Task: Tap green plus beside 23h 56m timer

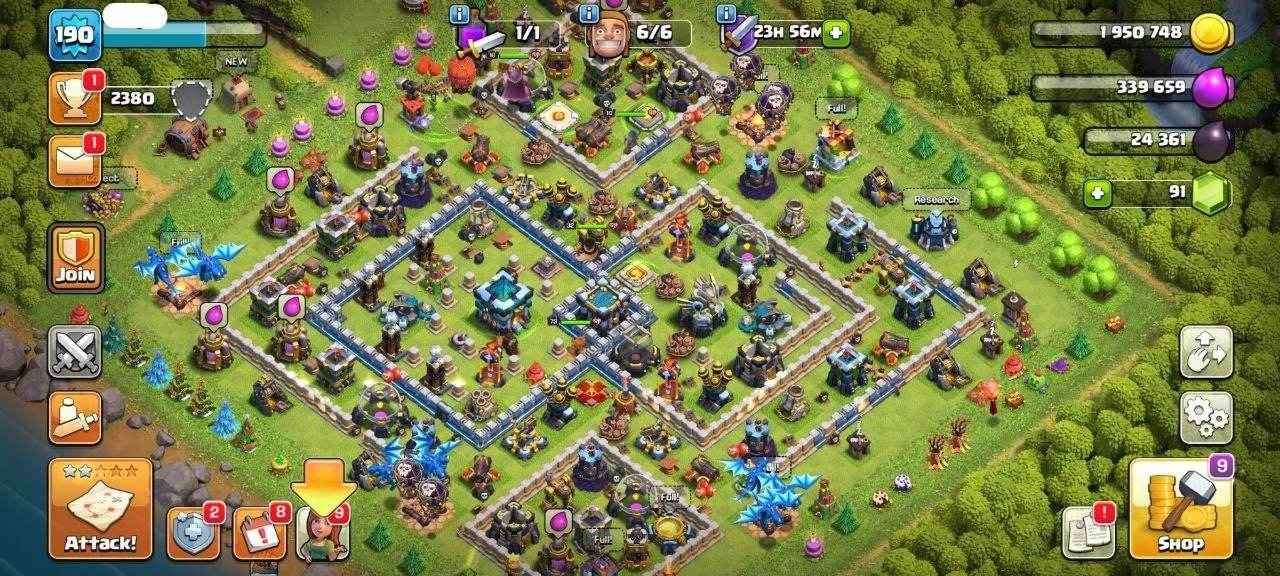Action: [835, 33]
